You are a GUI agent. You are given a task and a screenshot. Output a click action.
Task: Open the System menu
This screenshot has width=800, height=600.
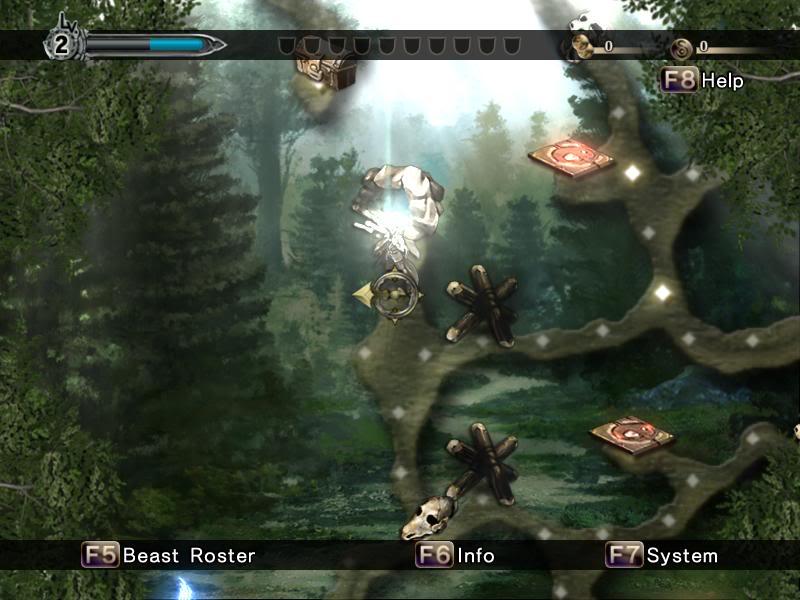pos(662,555)
